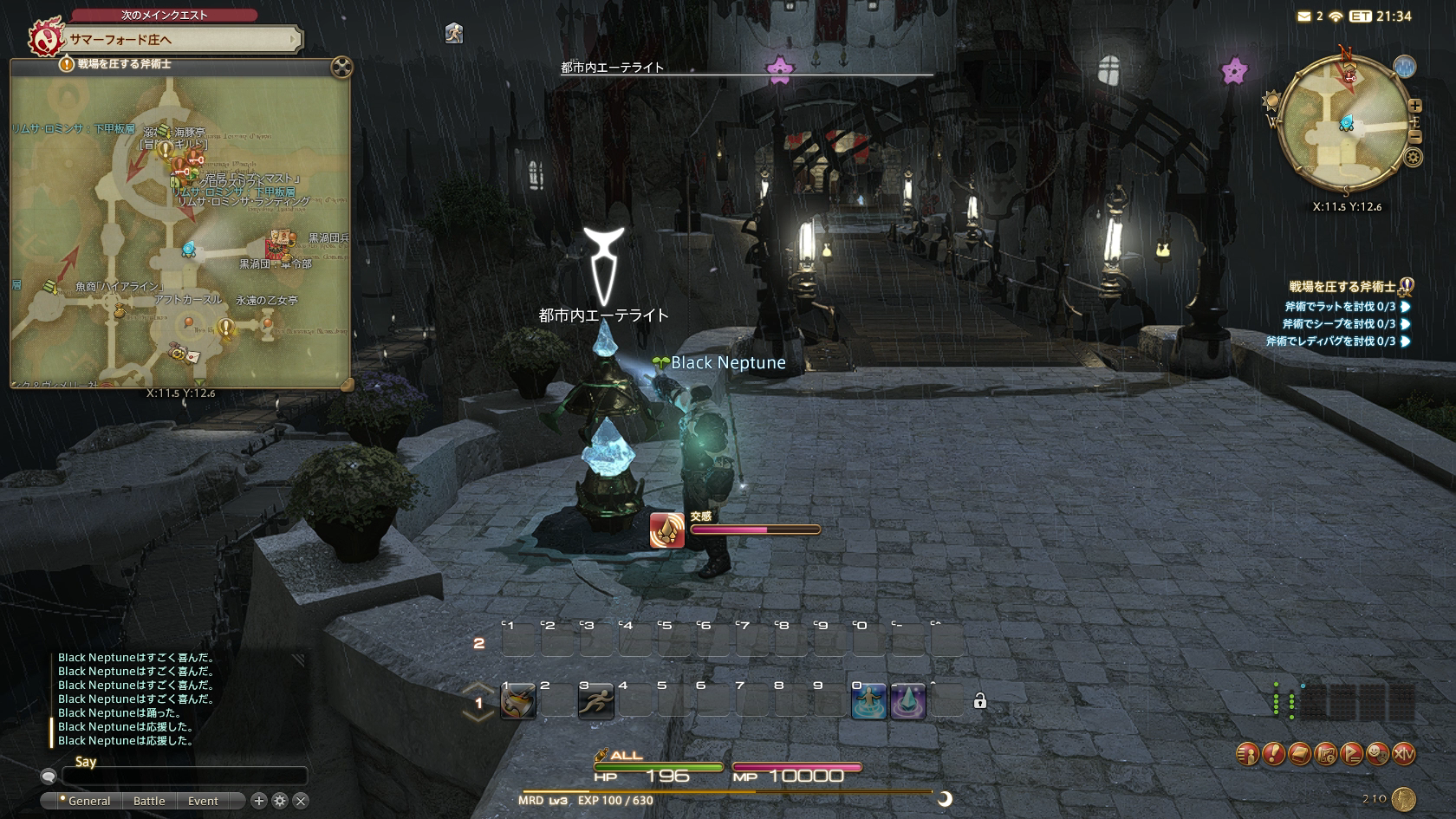Screen dimensions: 1456x819
Task: Open the Character main menu icon
Action: [1247, 754]
